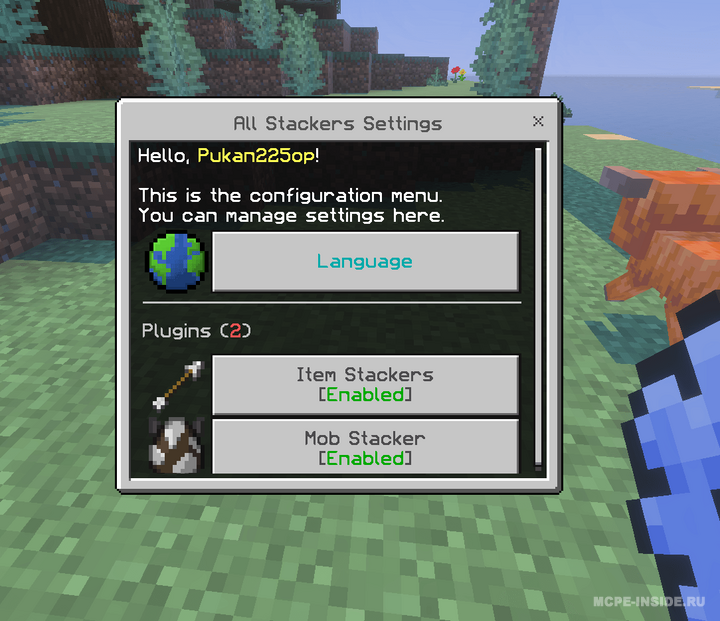Open the Language settings
This screenshot has width=720, height=621.
(365, 262)
